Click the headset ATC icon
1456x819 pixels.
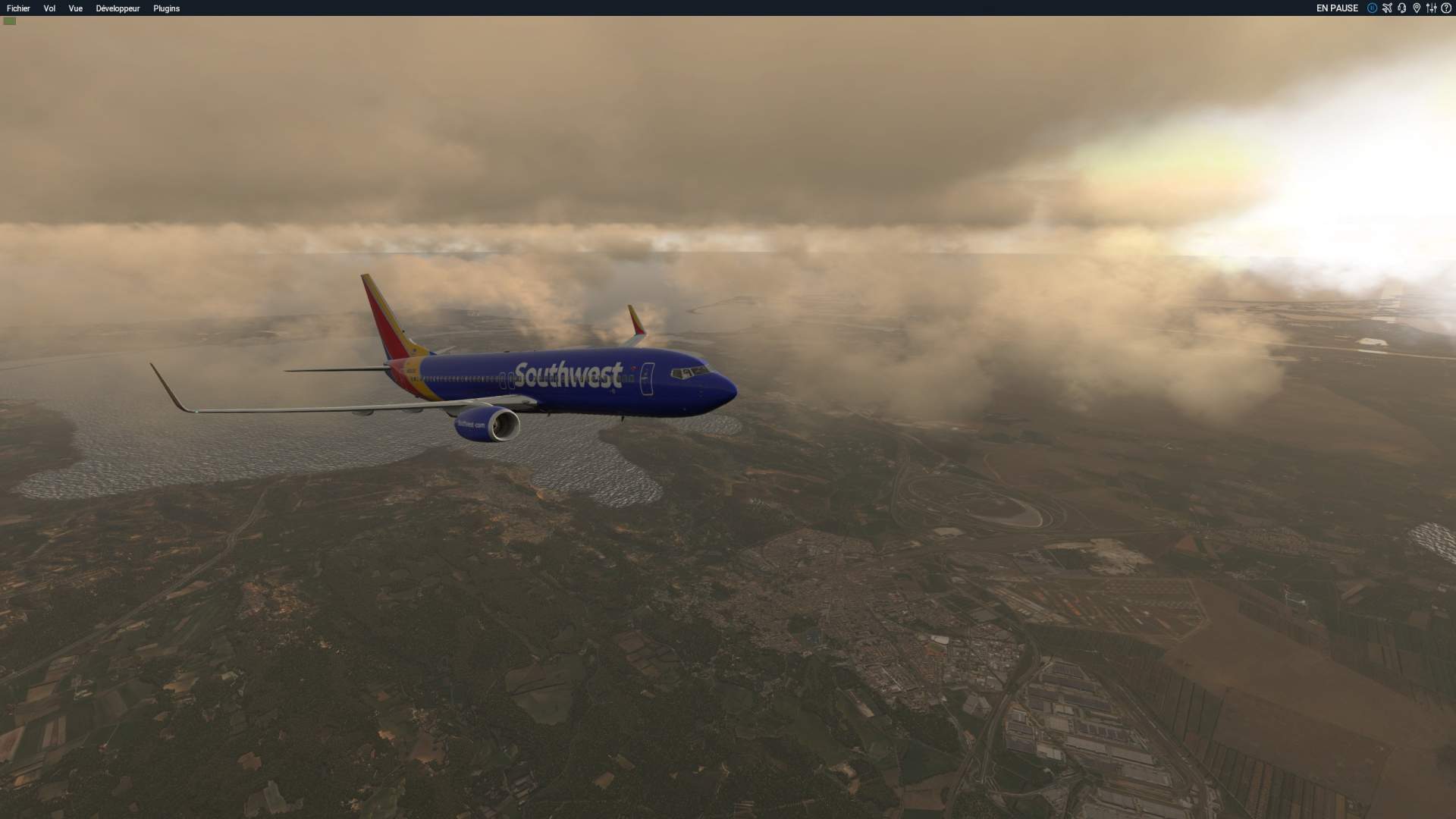(x=1401, y=8)
